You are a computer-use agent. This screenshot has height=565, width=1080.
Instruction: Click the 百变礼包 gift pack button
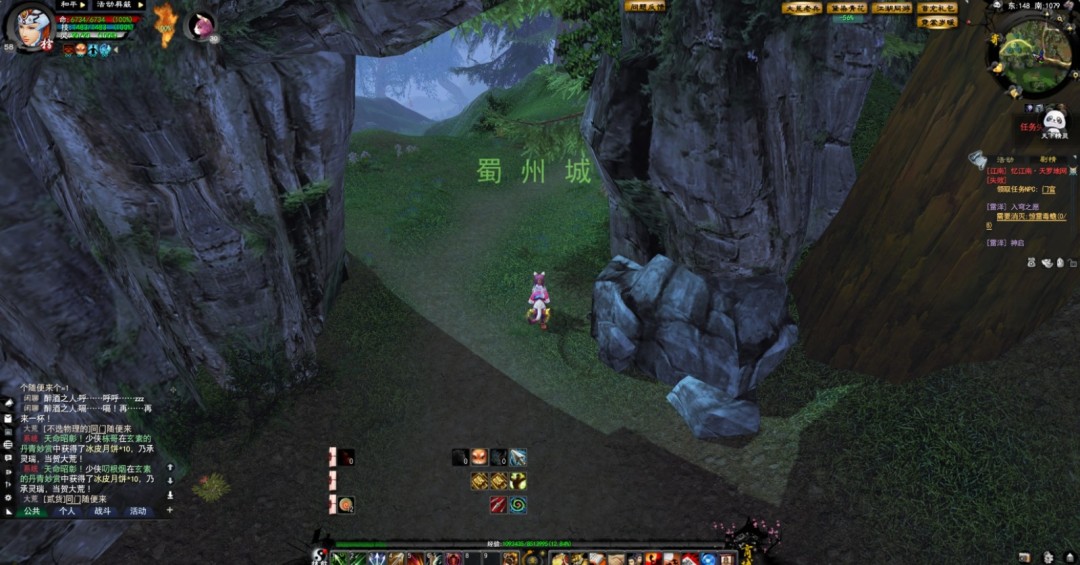937,8
